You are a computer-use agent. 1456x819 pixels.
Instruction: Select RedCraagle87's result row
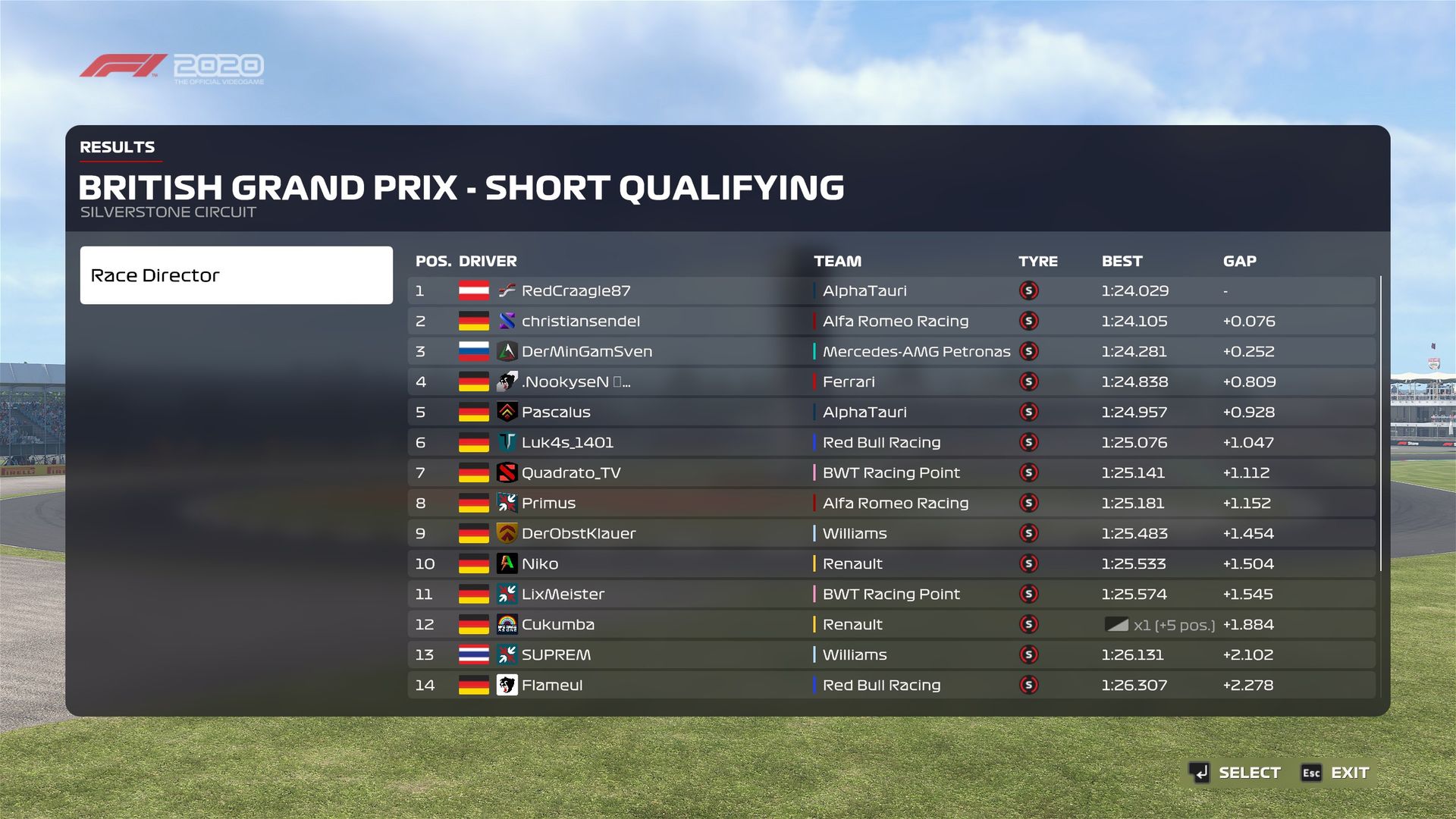(x=891, y=290)
